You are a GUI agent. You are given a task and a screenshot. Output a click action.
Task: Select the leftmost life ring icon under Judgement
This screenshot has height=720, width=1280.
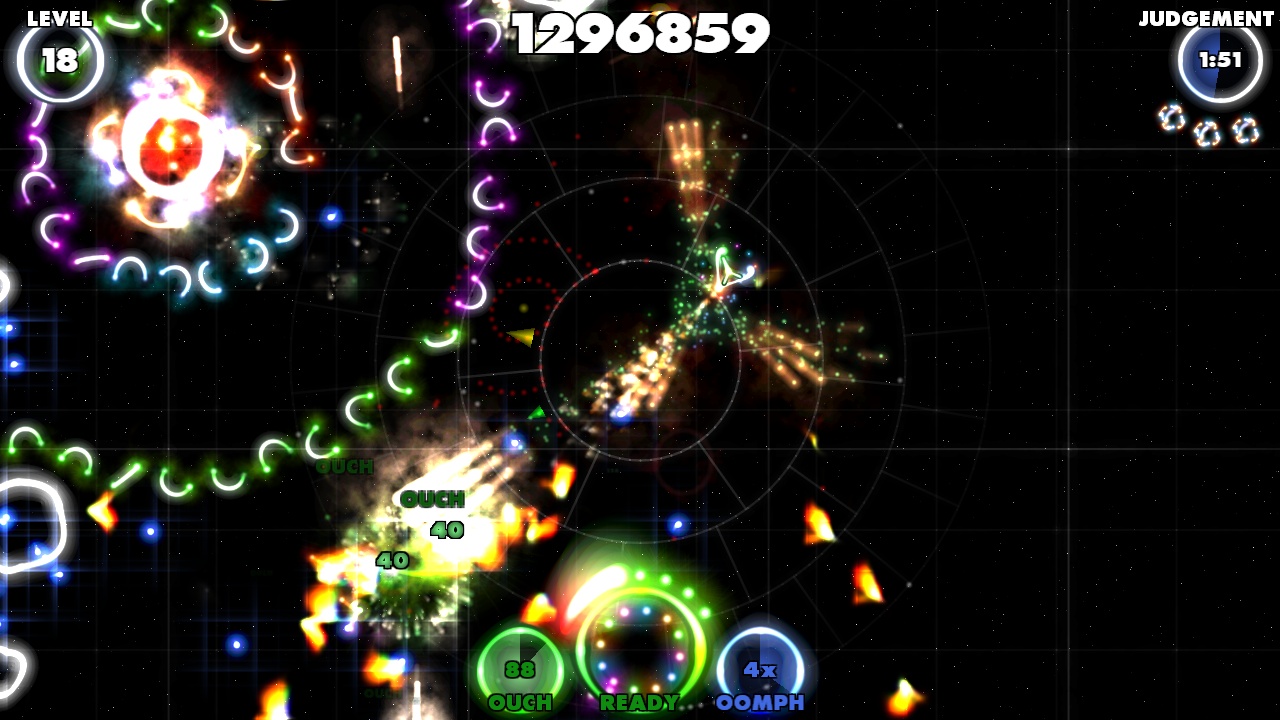1171,117
